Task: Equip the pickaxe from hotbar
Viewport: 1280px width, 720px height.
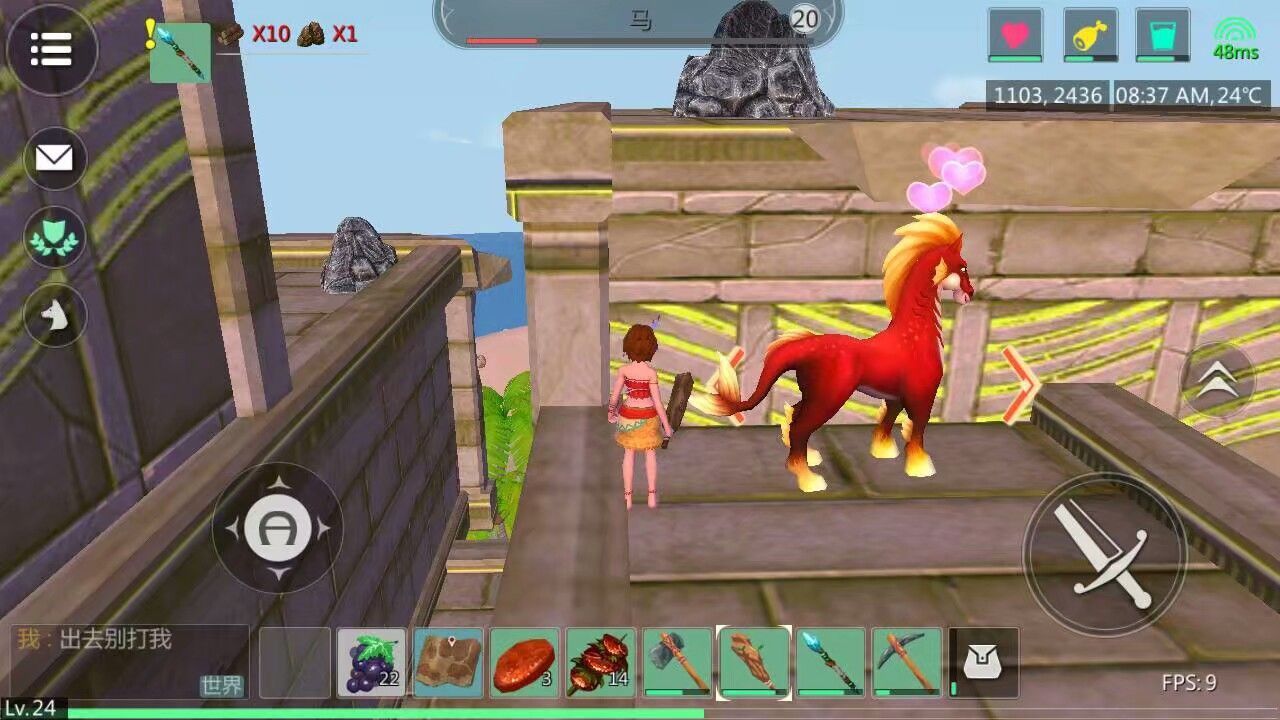Action: click(907, 662)
